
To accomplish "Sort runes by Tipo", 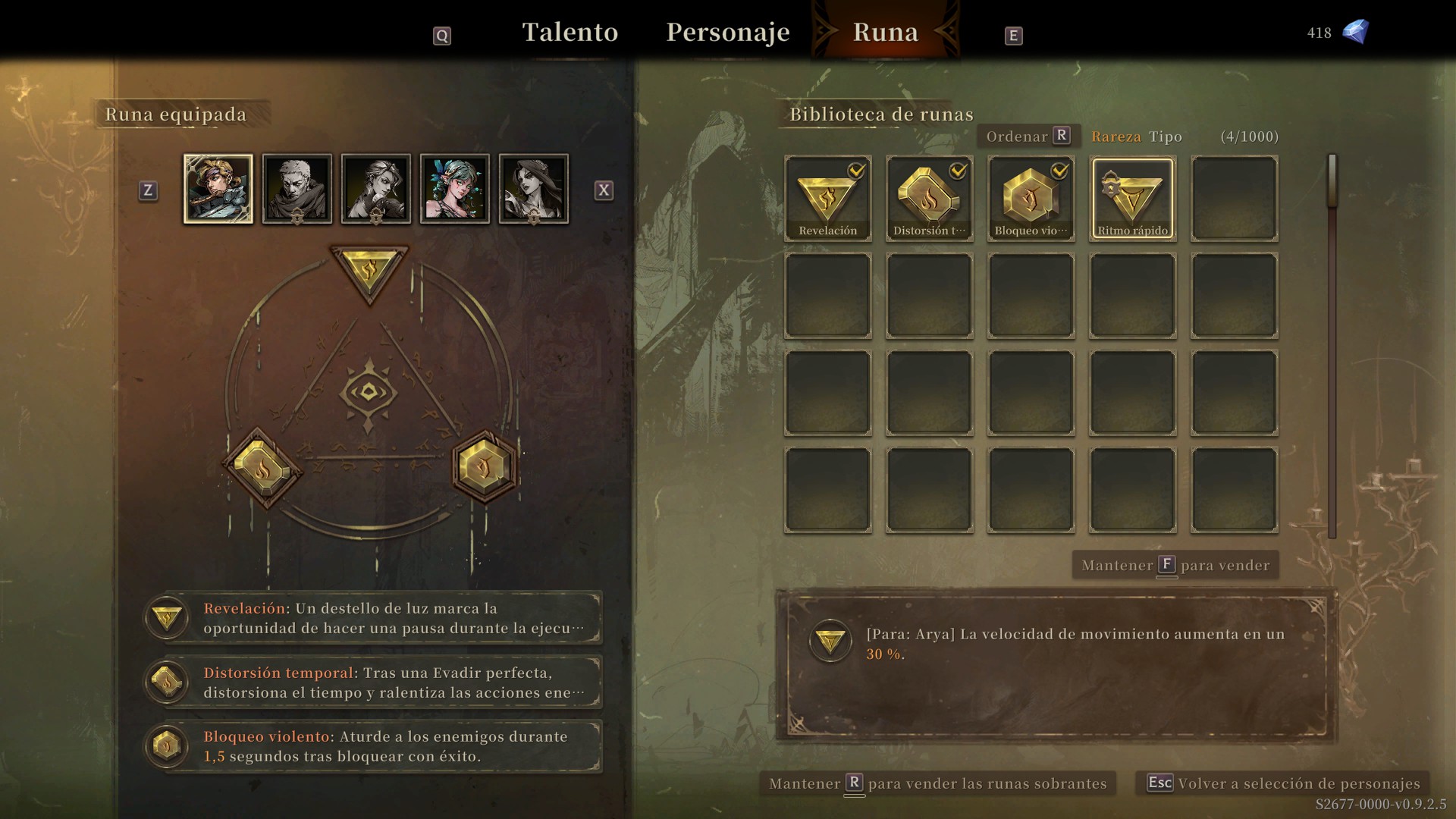I will click(x=1166, y=136).
